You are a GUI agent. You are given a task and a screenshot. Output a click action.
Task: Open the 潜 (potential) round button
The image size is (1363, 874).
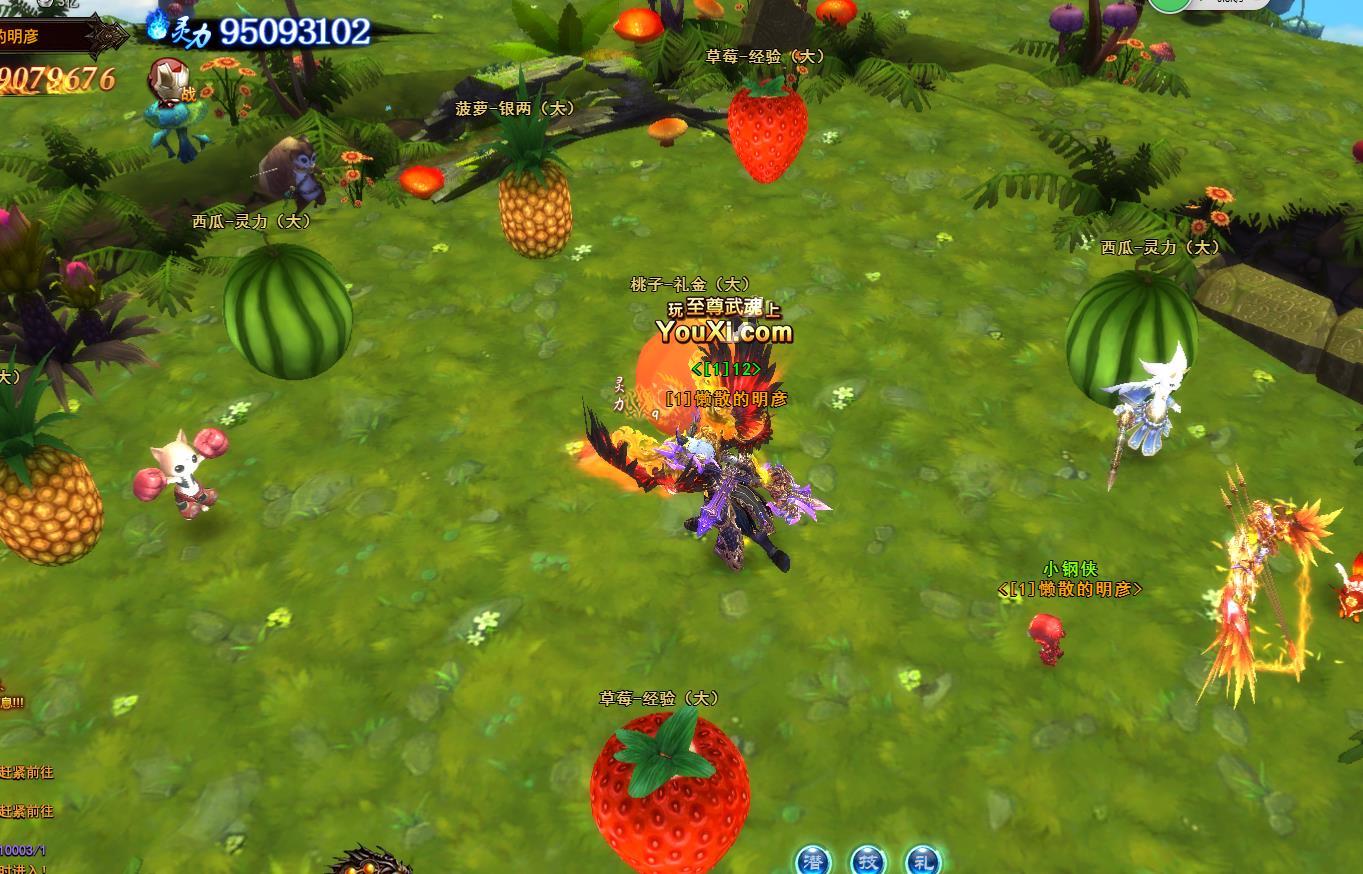(813, 861)
